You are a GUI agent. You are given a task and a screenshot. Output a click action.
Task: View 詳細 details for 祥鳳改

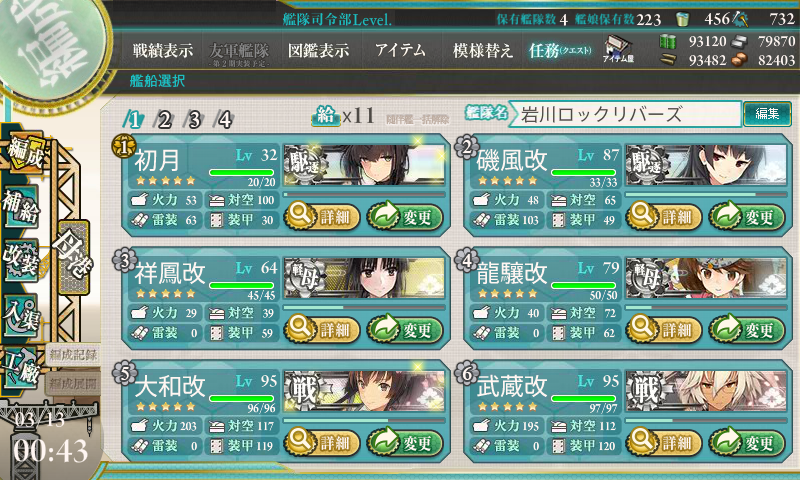tap(320, 329)
